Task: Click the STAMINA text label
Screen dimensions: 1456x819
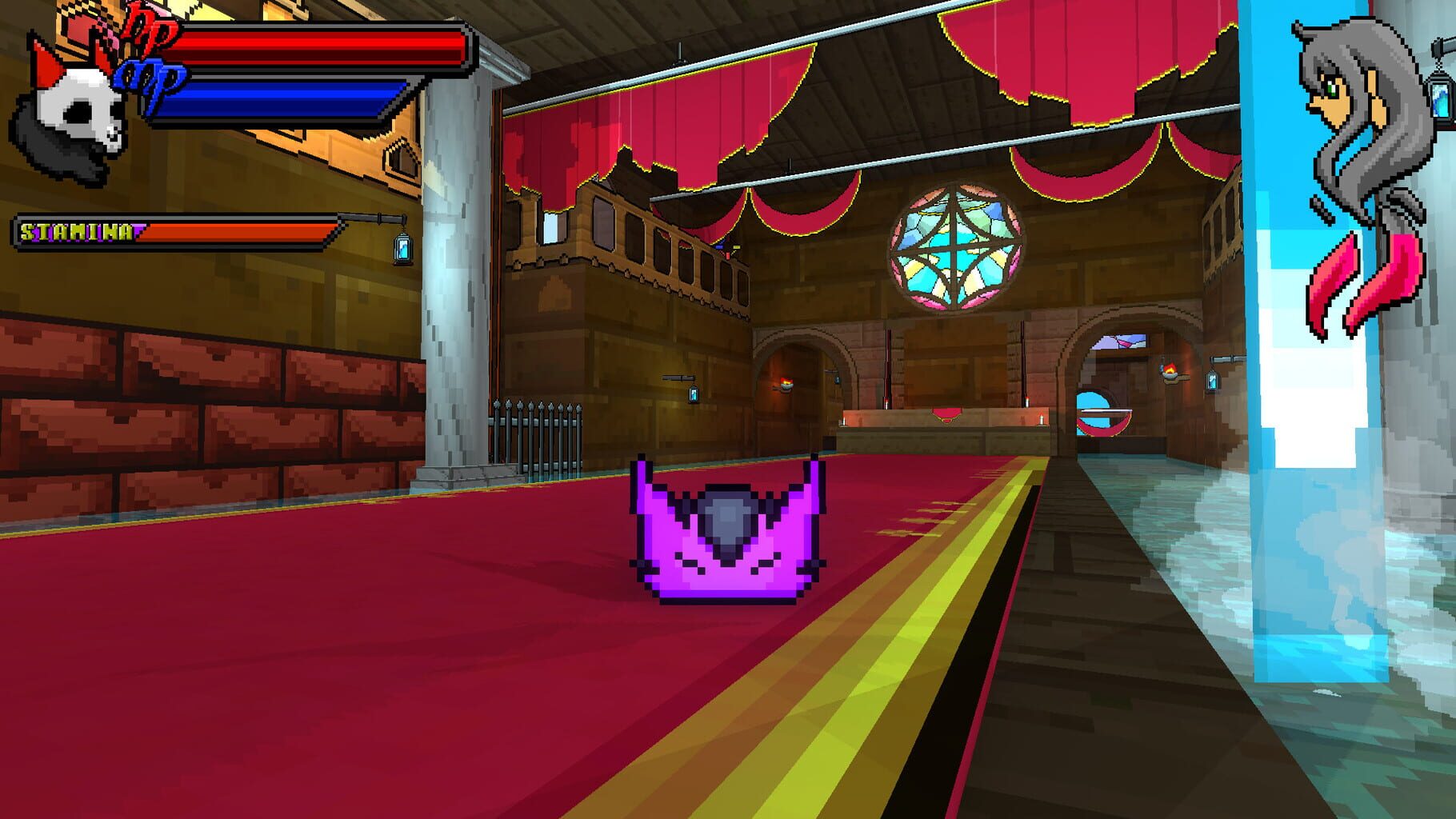Action: [x=80, y=232]
